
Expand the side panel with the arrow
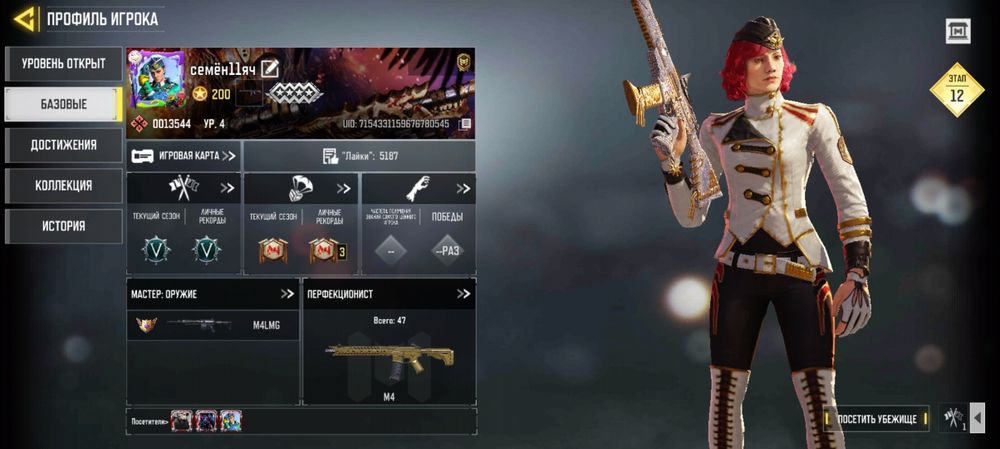pos(978,418)
